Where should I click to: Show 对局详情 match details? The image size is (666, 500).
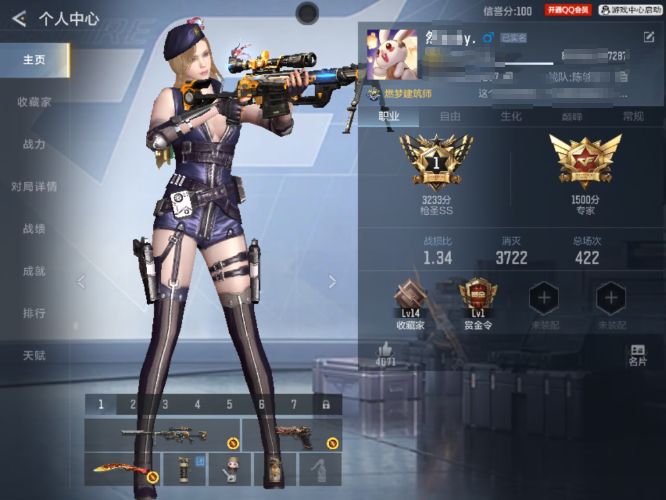tap(34, 186)
